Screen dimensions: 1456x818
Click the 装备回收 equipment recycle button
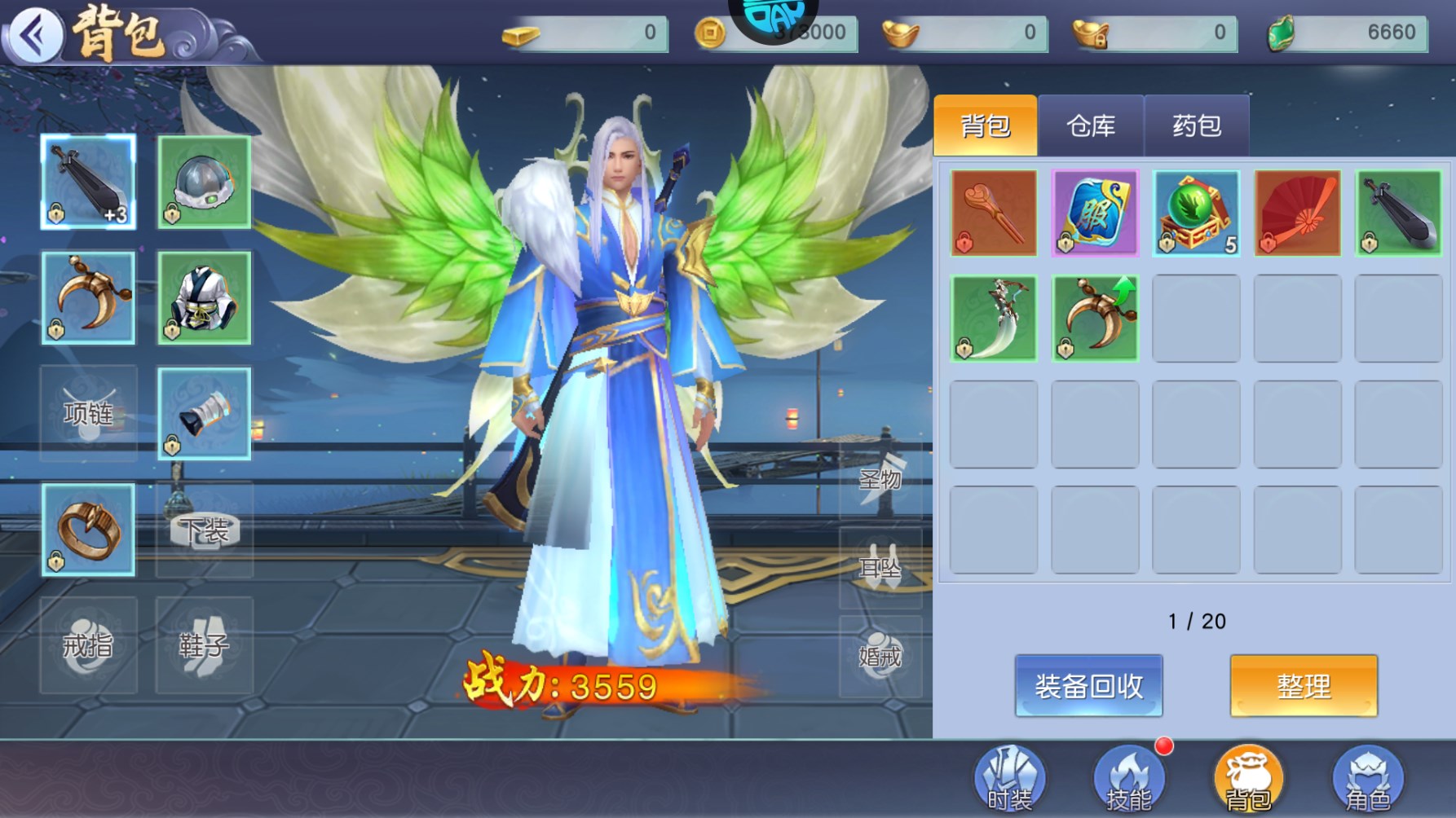pyautogui.click(x=1088, y=686)
